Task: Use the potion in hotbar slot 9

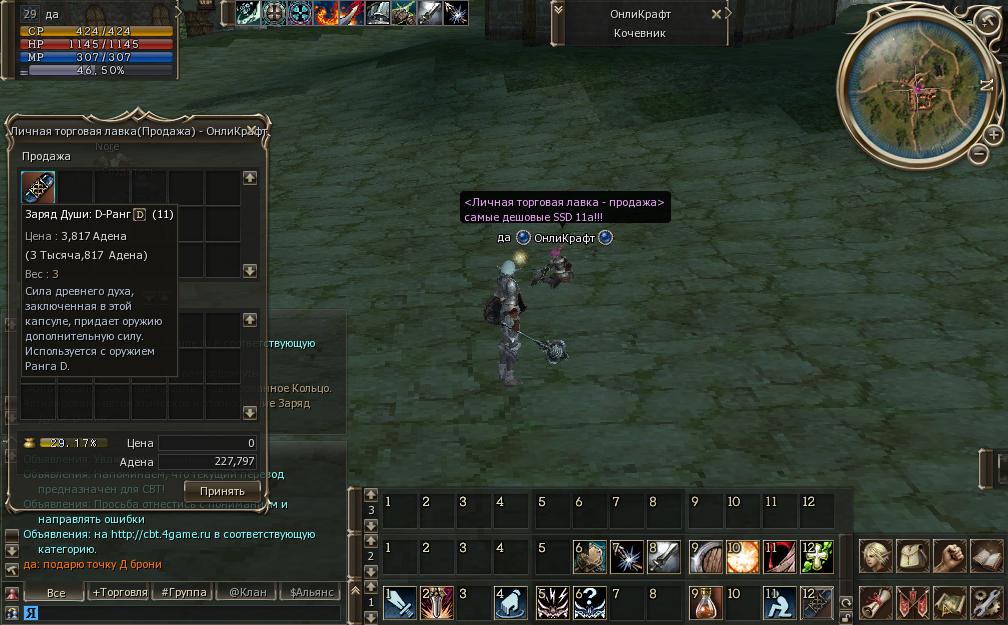Action: (x=705, y=602)
